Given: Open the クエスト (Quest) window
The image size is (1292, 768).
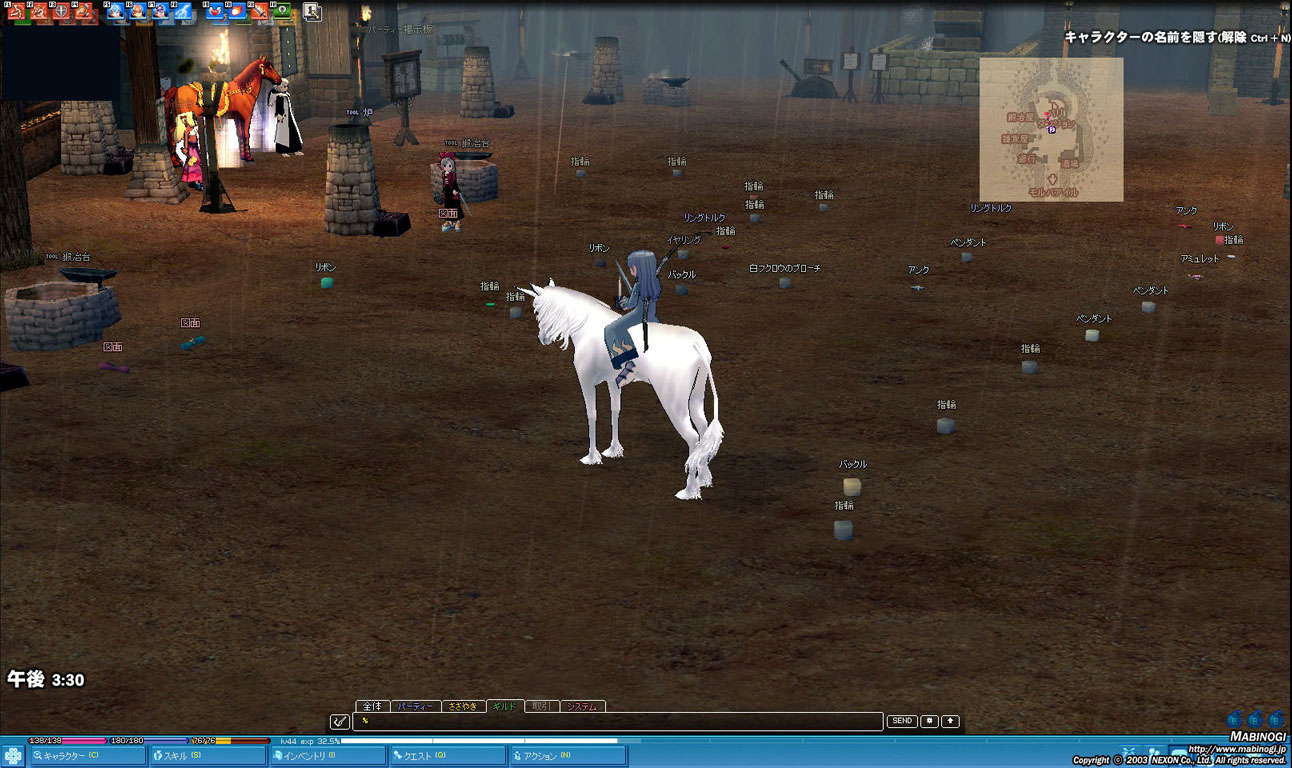Looking at the screenshot, I should click(447, 756).
